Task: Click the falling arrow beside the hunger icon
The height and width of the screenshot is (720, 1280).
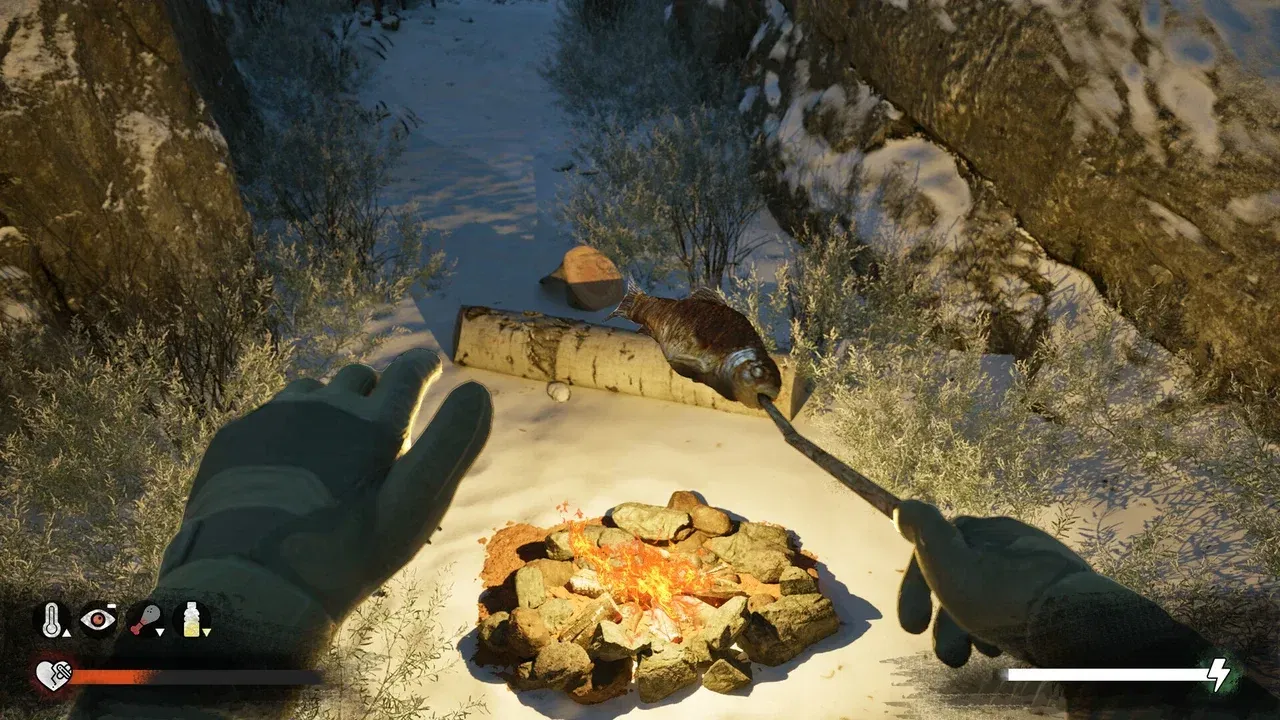Action: point(159,632)
